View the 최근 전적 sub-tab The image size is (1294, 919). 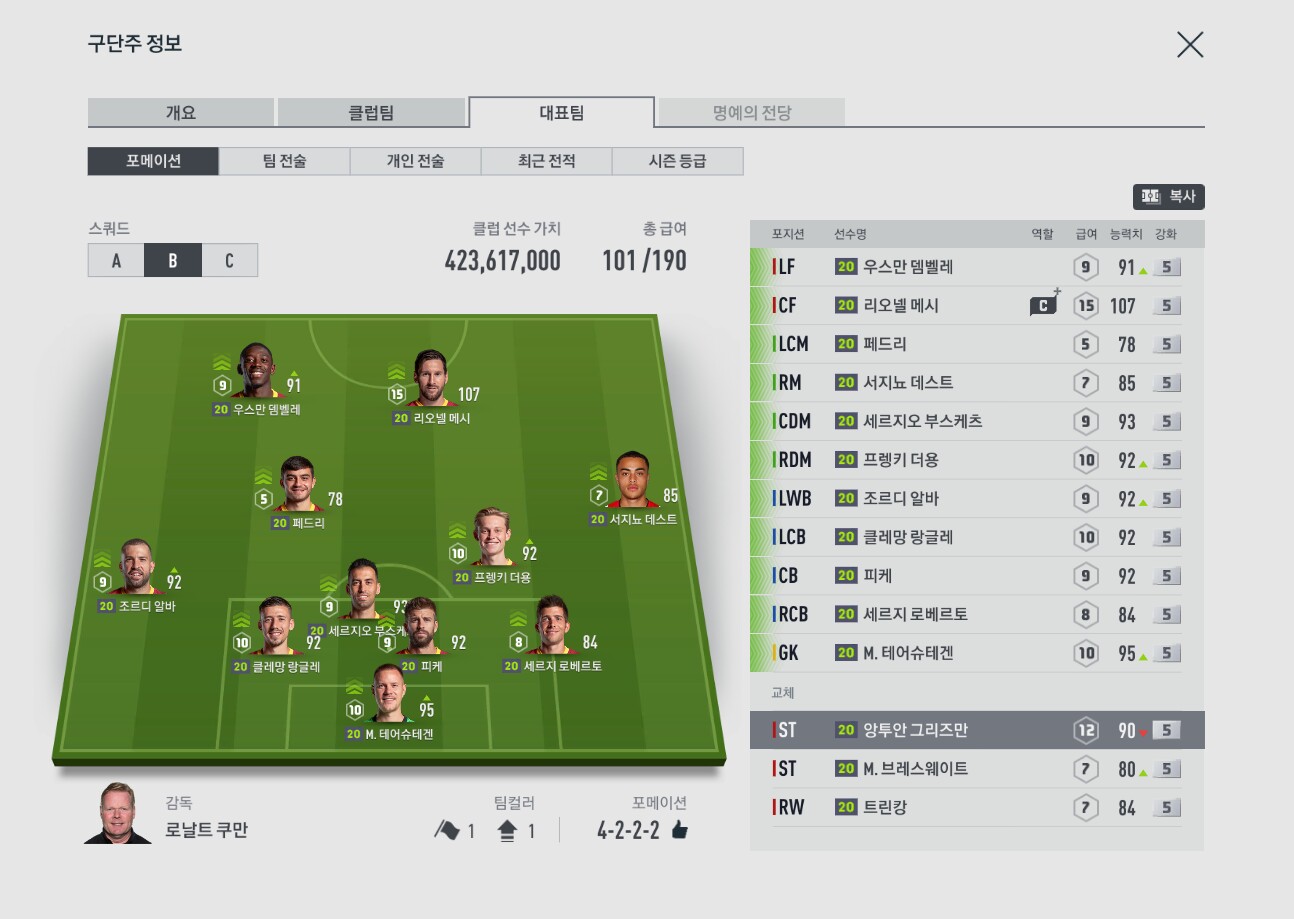coord(546,161)
